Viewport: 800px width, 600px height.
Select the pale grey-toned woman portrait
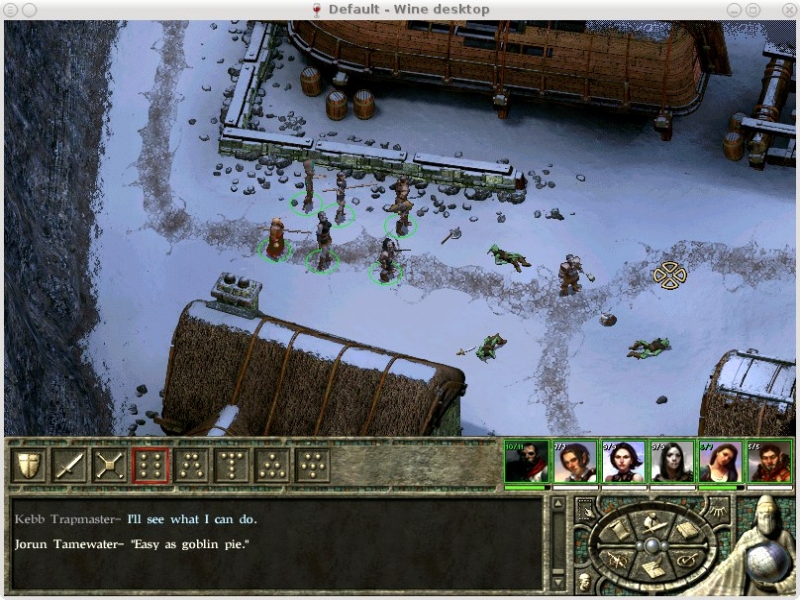[x=673, y=462]
